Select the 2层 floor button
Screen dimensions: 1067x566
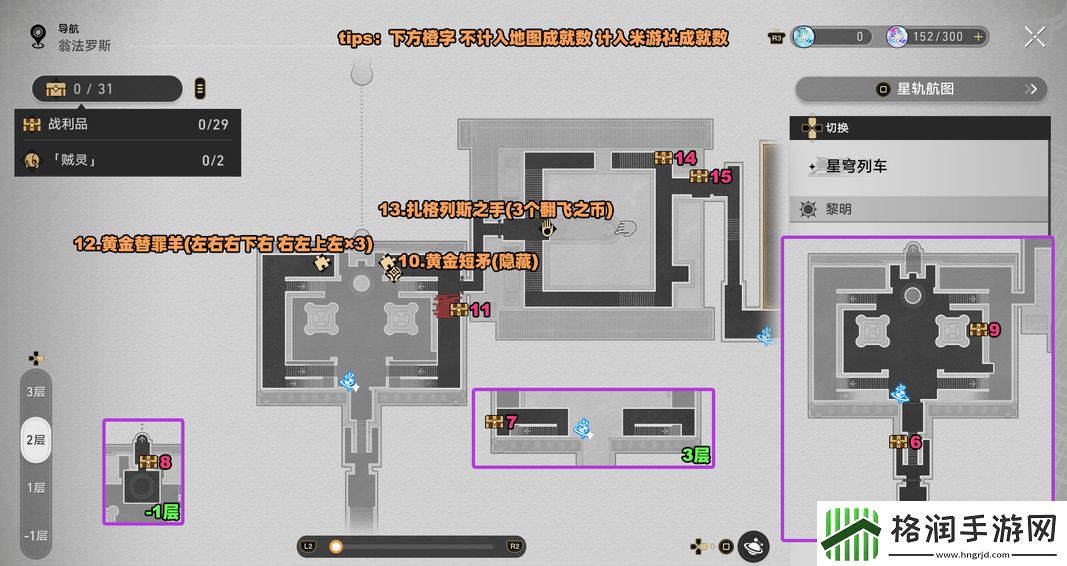click(x=36, y=439)
